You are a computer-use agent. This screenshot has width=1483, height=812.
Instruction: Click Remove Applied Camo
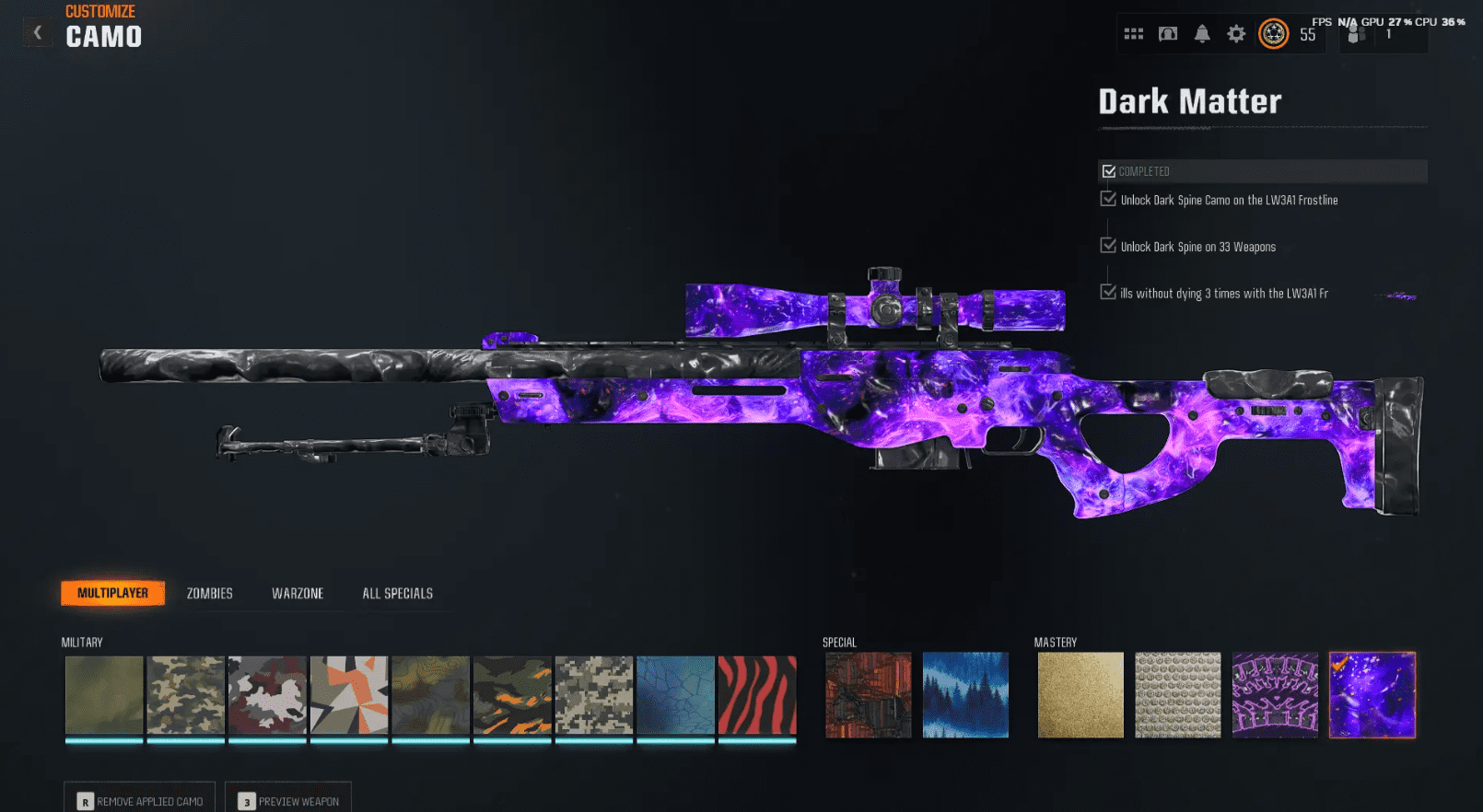(x=139, y=800)
